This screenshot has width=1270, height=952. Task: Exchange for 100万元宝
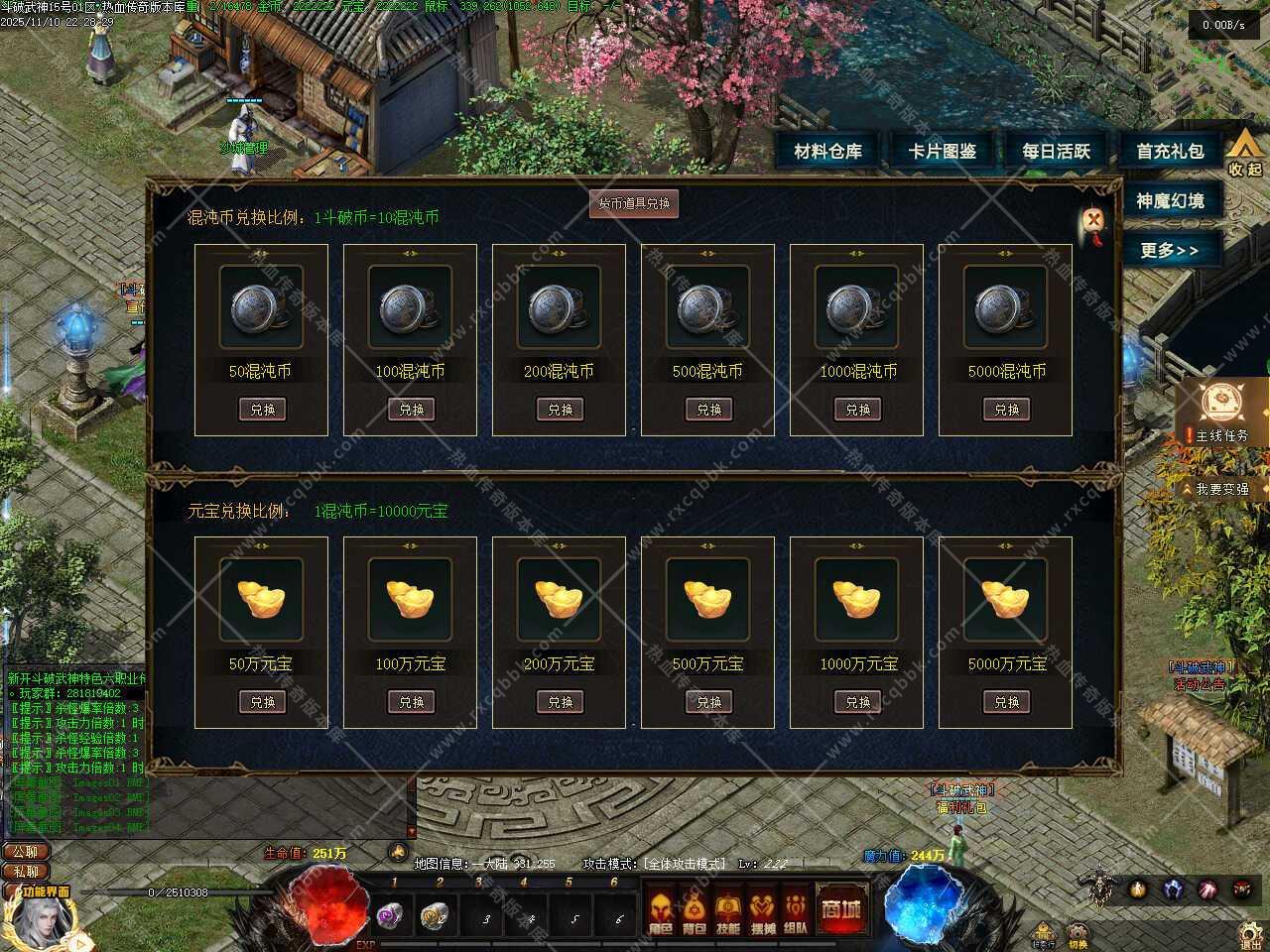tap(411, 701)
